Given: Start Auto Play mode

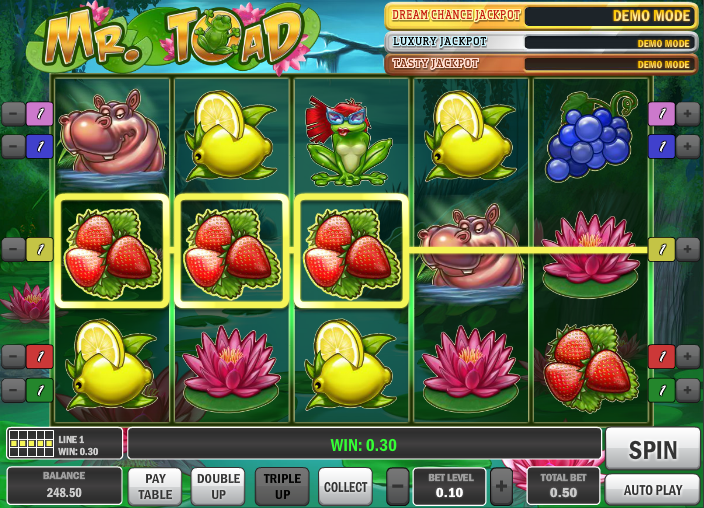Looking at the screenshot, I should click(x=652, y=490).
